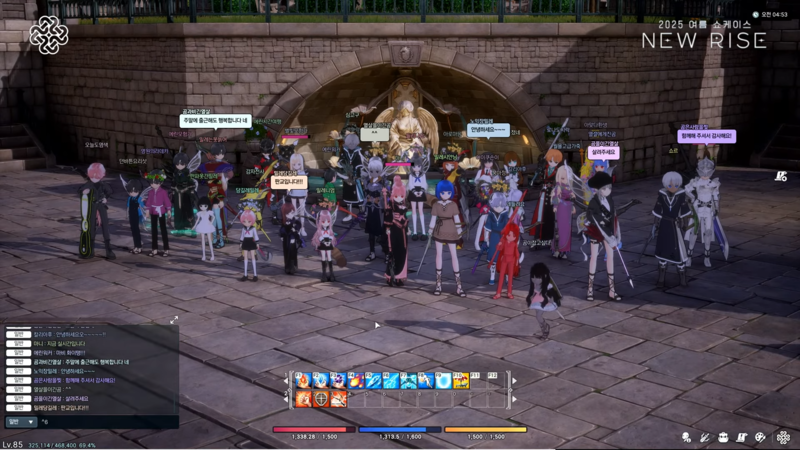This screenshot has height=450, width=800.
Task: Activate the F1 fire fist skill
Action: 303,381
